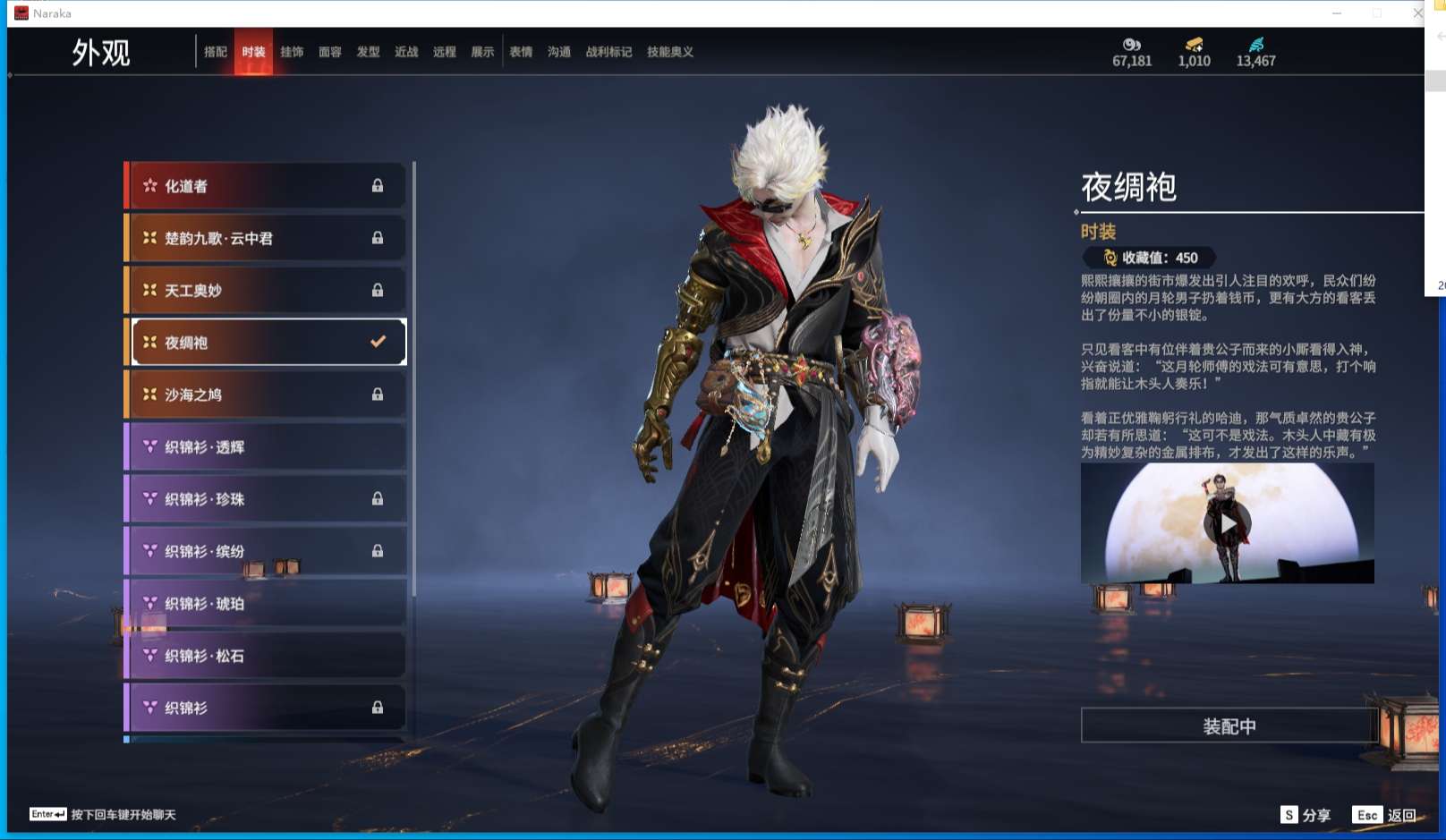Go to the 发型 tab
The image size is (1446, 840).
click(x=368, y=52)
